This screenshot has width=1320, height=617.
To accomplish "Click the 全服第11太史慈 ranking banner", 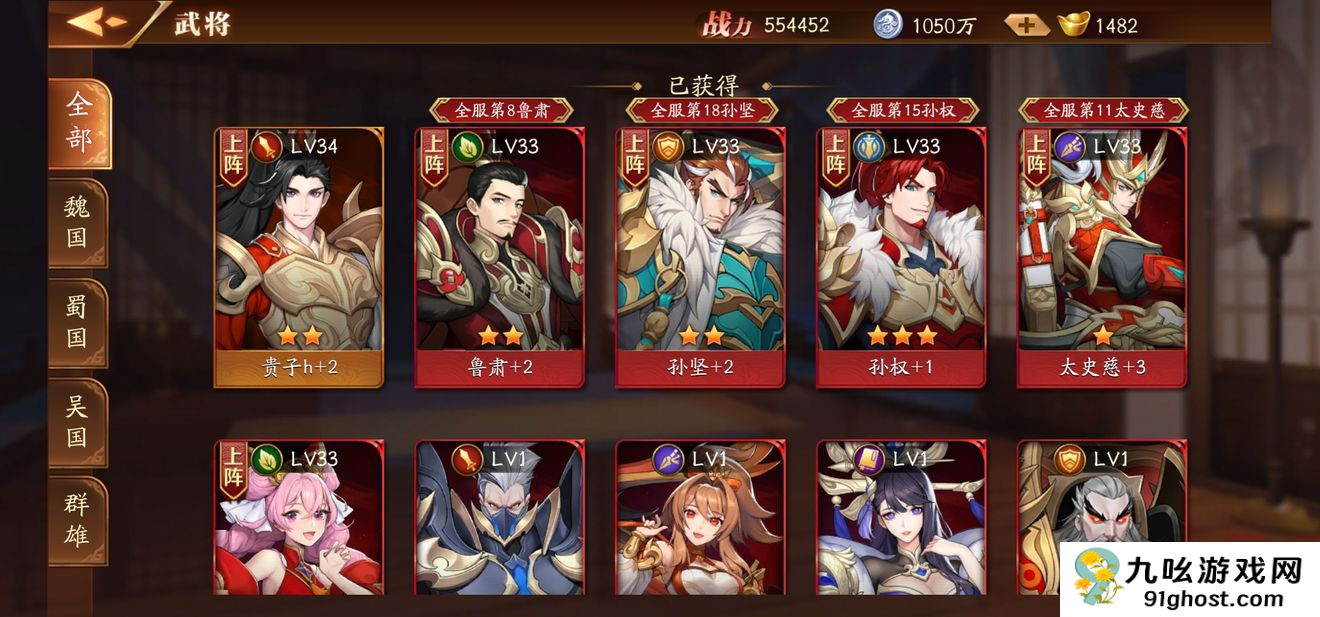I will coord(1103,110).
